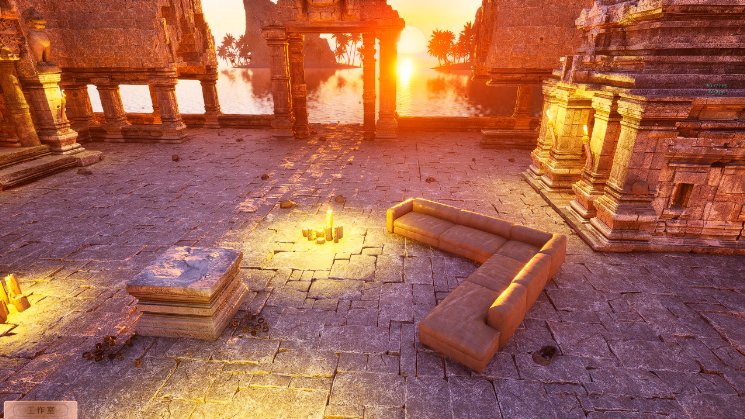745x419 pixels.
Task: Open the 工作室 (Studio) button
Action: click(x=40, y=409)
